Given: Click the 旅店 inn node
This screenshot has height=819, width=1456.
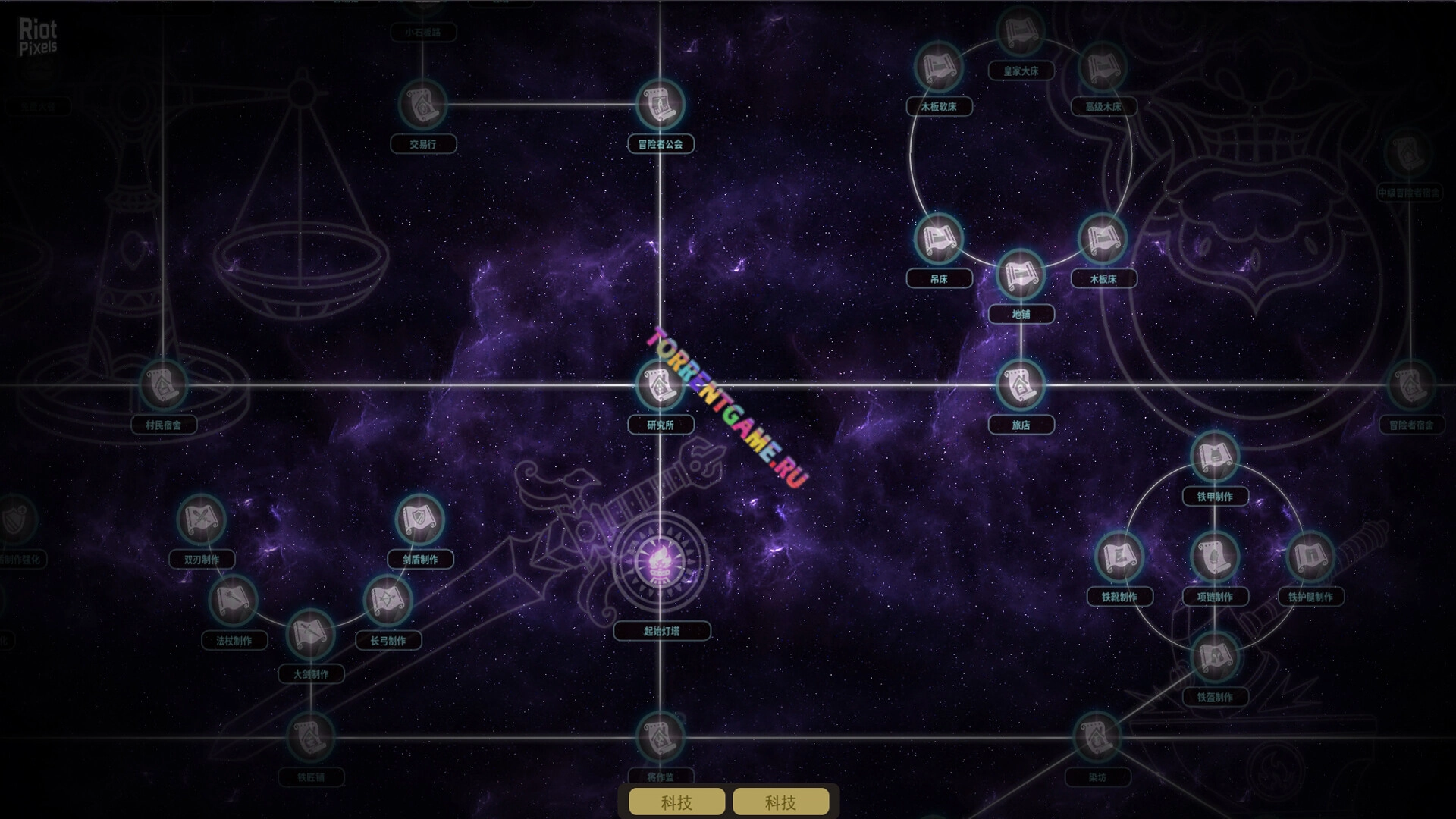Looking at the screenshot, I should coord(1021,385).
